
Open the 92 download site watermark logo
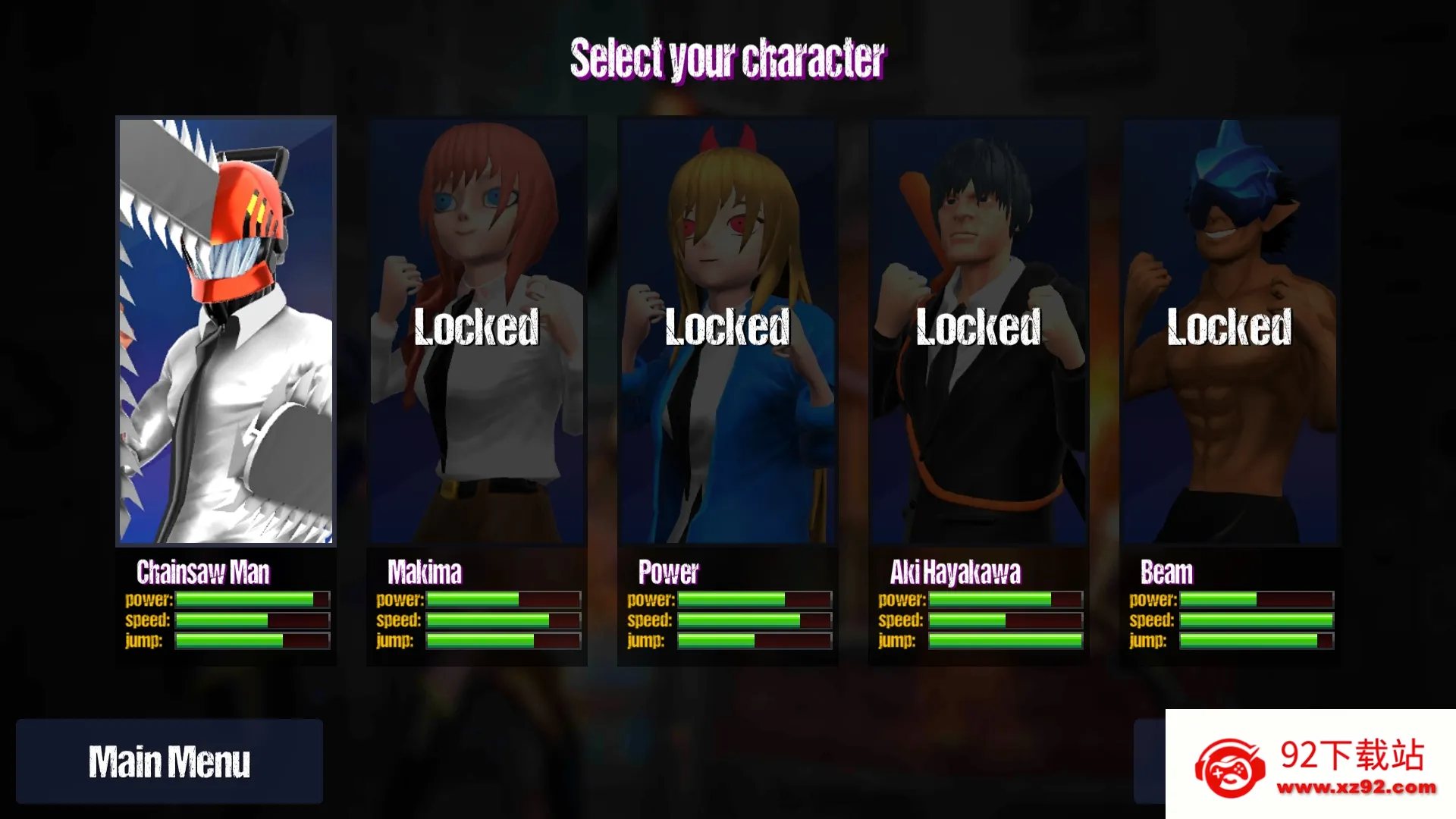1310,764
